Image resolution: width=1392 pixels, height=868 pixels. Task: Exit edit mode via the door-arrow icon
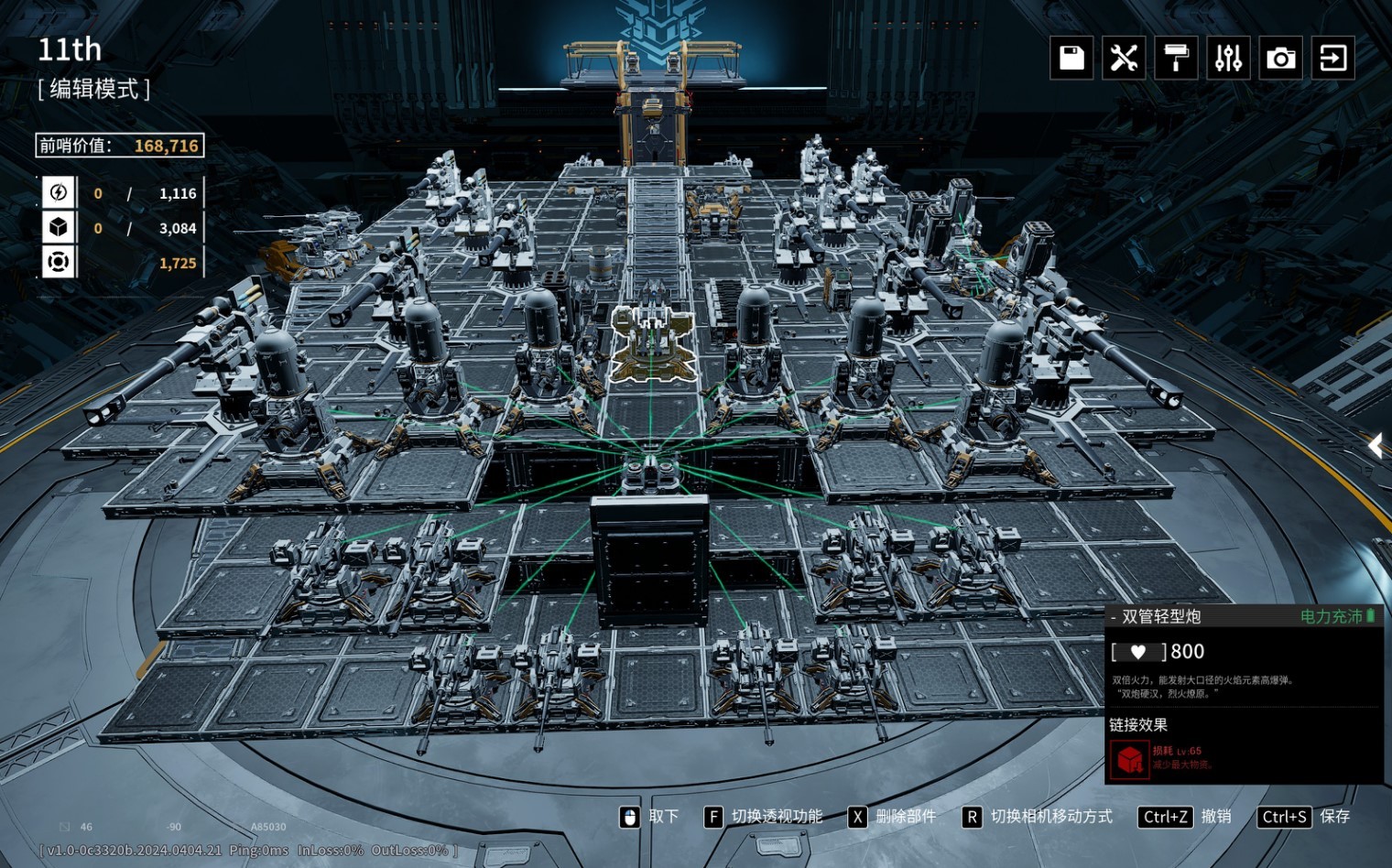point(1332,59)
